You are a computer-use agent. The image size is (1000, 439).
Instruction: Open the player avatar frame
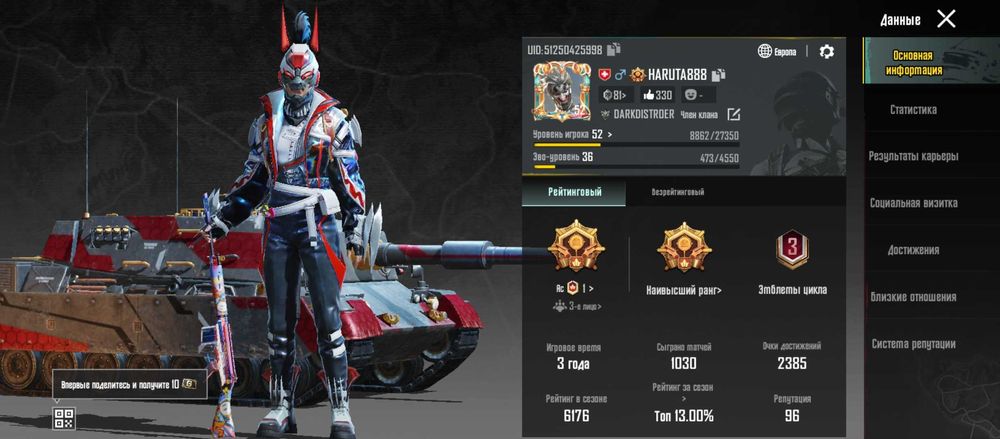560,92
